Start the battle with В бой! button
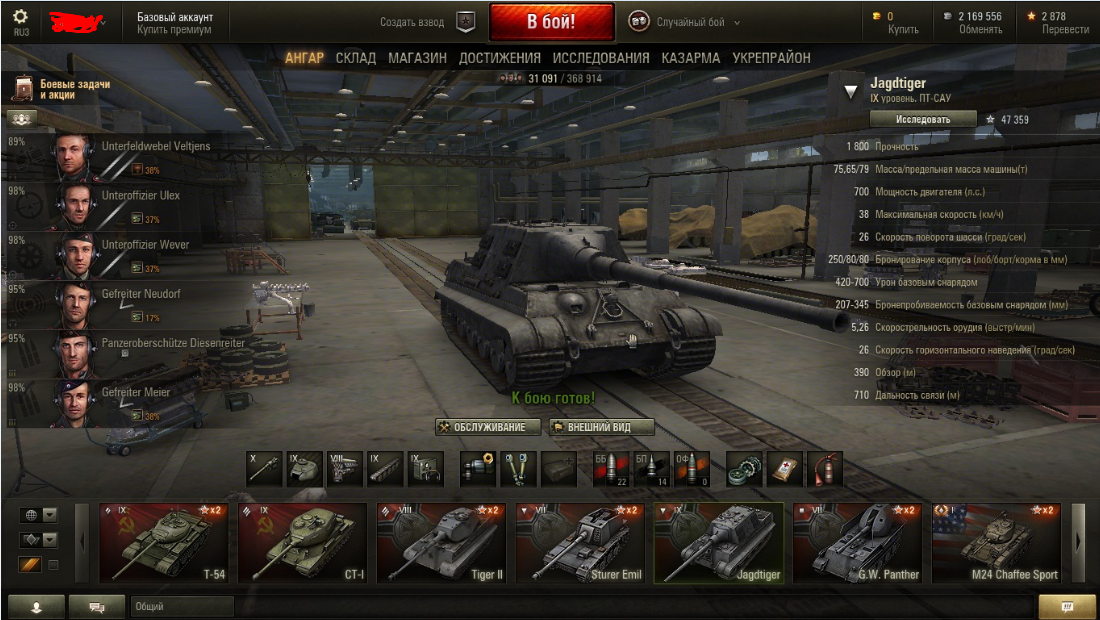1100x620 pixels. click(552, 22)
